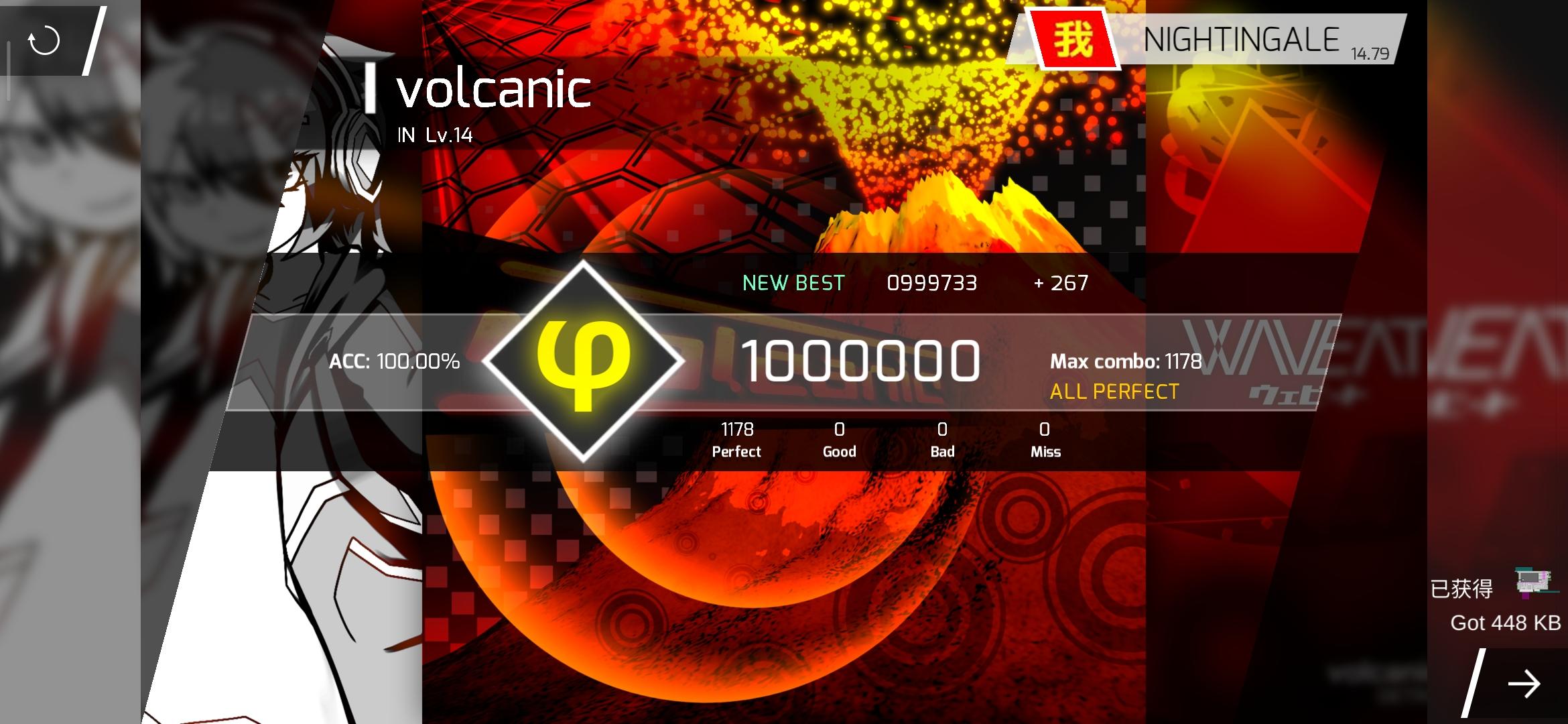Toggle the NEW BEST indicator
Image resolution: width=1568 pixels, height=724 pixels.
[793, 284]
